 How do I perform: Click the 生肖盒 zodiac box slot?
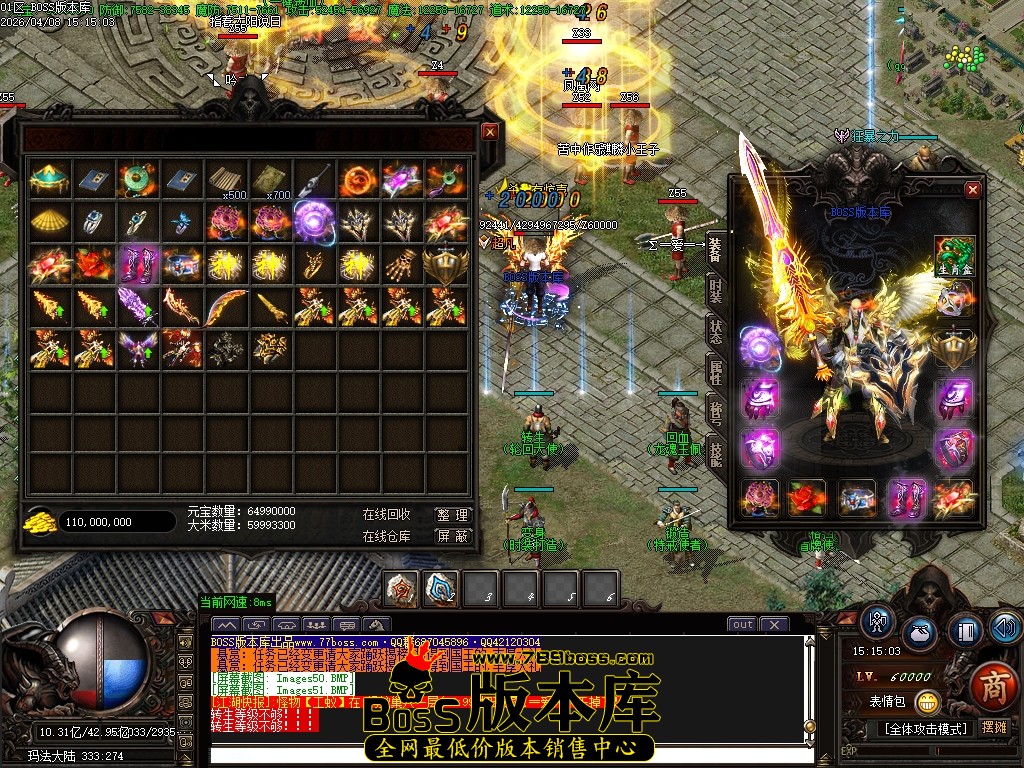pos(954,256)
